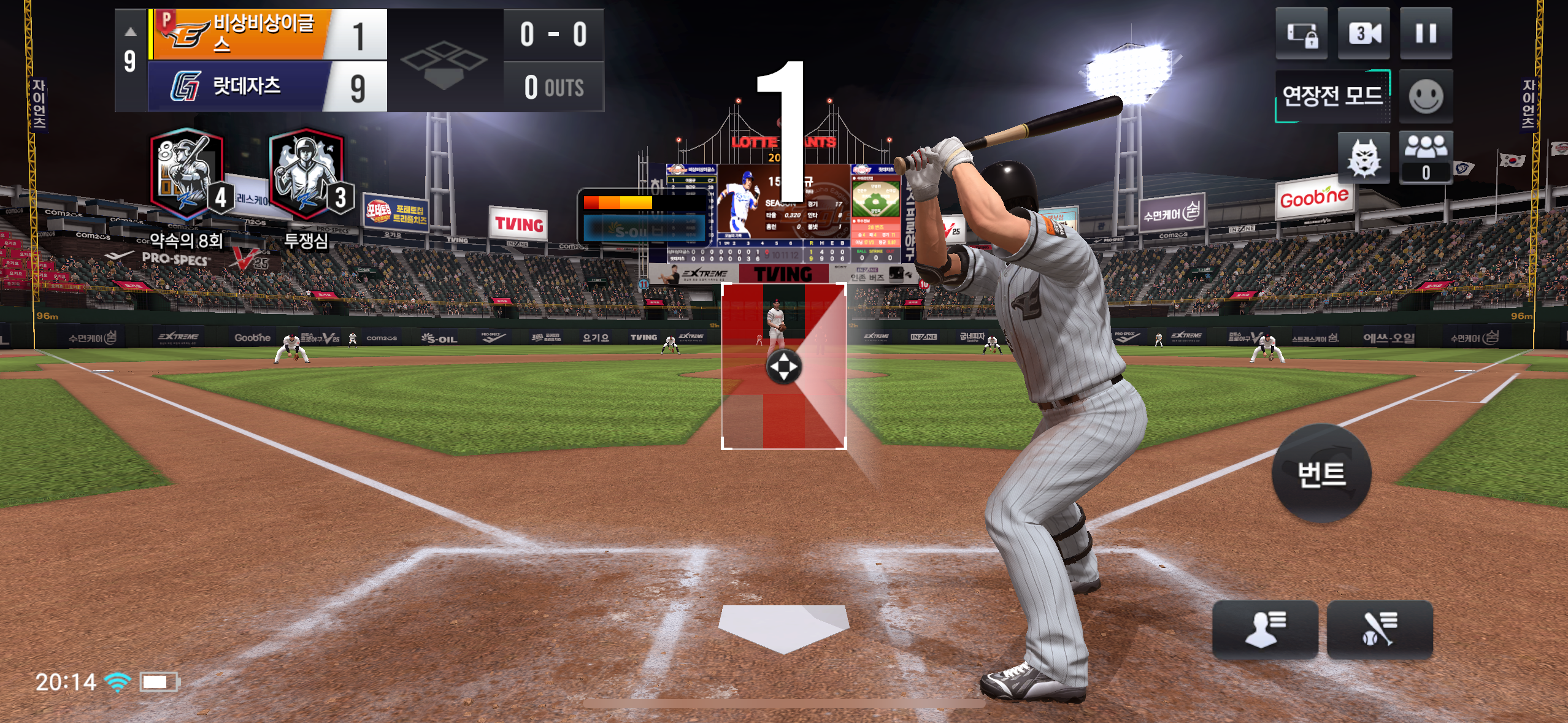Image resolution: width=1568 pixels, height=723 pixels.
Task: Expand the inning scoreboard arrow
Action: 130,32
